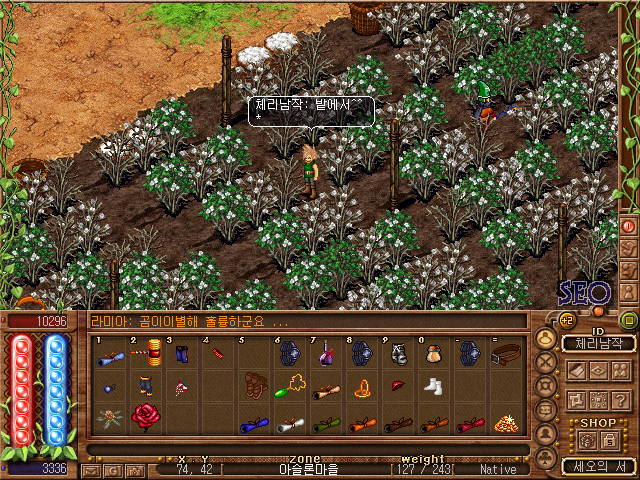Click the red power button
The height and width of the screenshot is (480, 640).
(629, 226)
